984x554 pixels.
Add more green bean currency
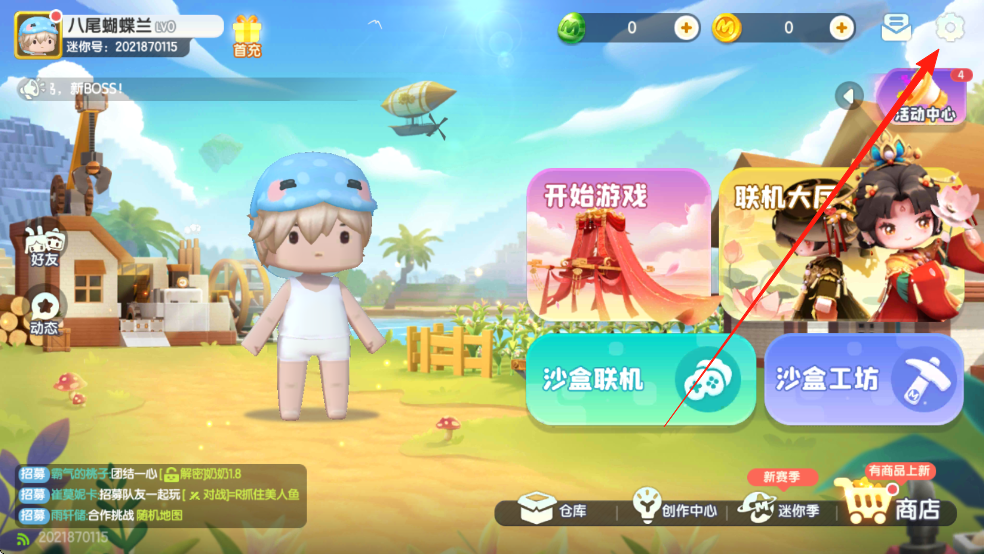[x=686, y=28]
